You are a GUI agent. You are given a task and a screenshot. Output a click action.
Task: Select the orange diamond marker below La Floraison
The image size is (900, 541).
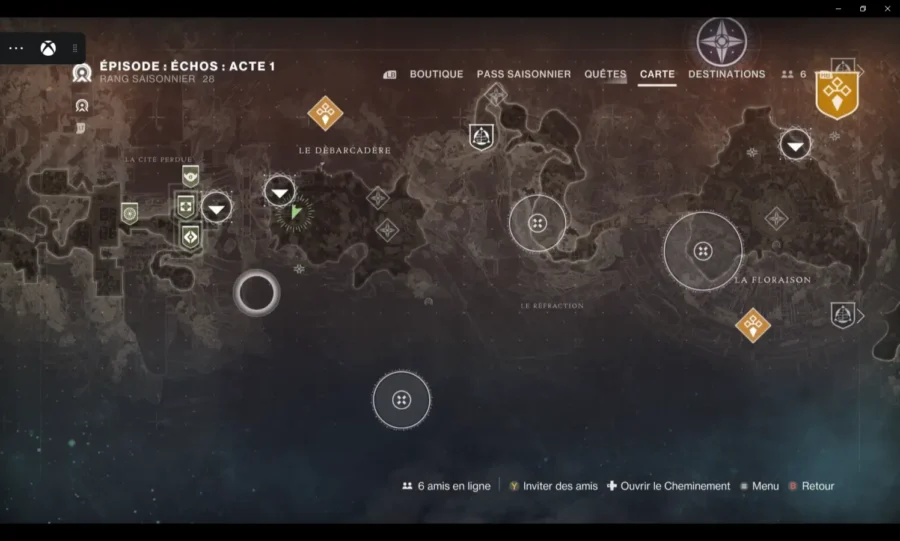coord(752,324)
